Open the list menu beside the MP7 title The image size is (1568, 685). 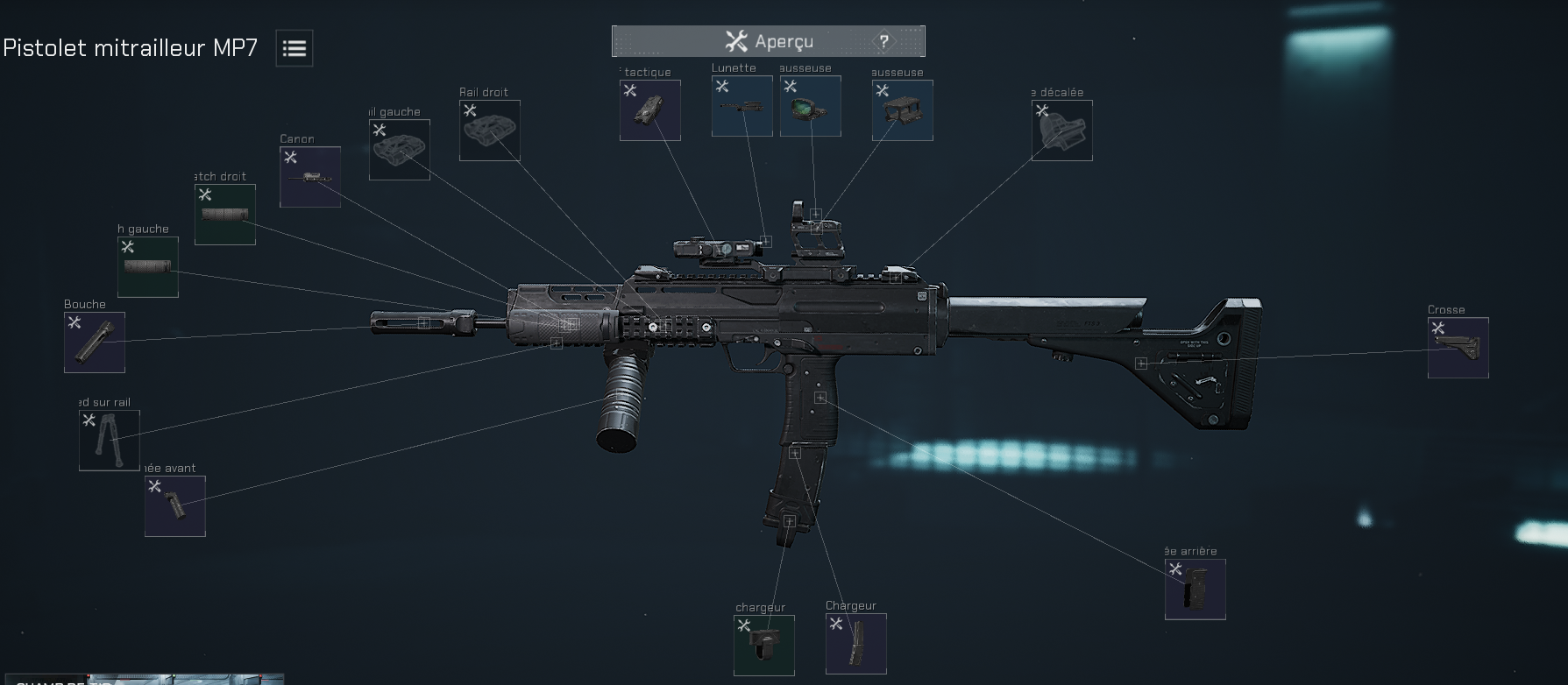point(294,48)
